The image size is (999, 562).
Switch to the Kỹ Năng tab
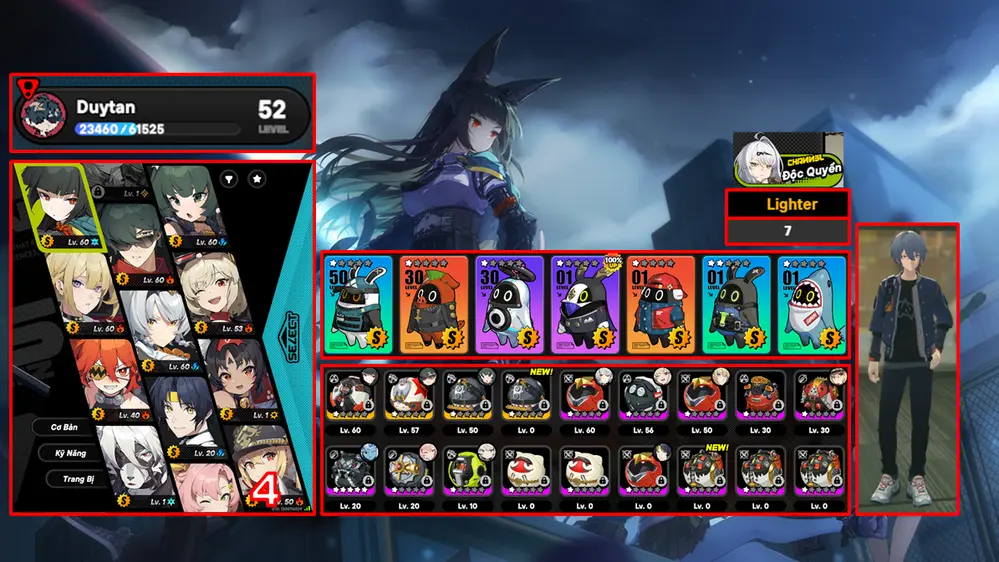[x=69, y=452]
